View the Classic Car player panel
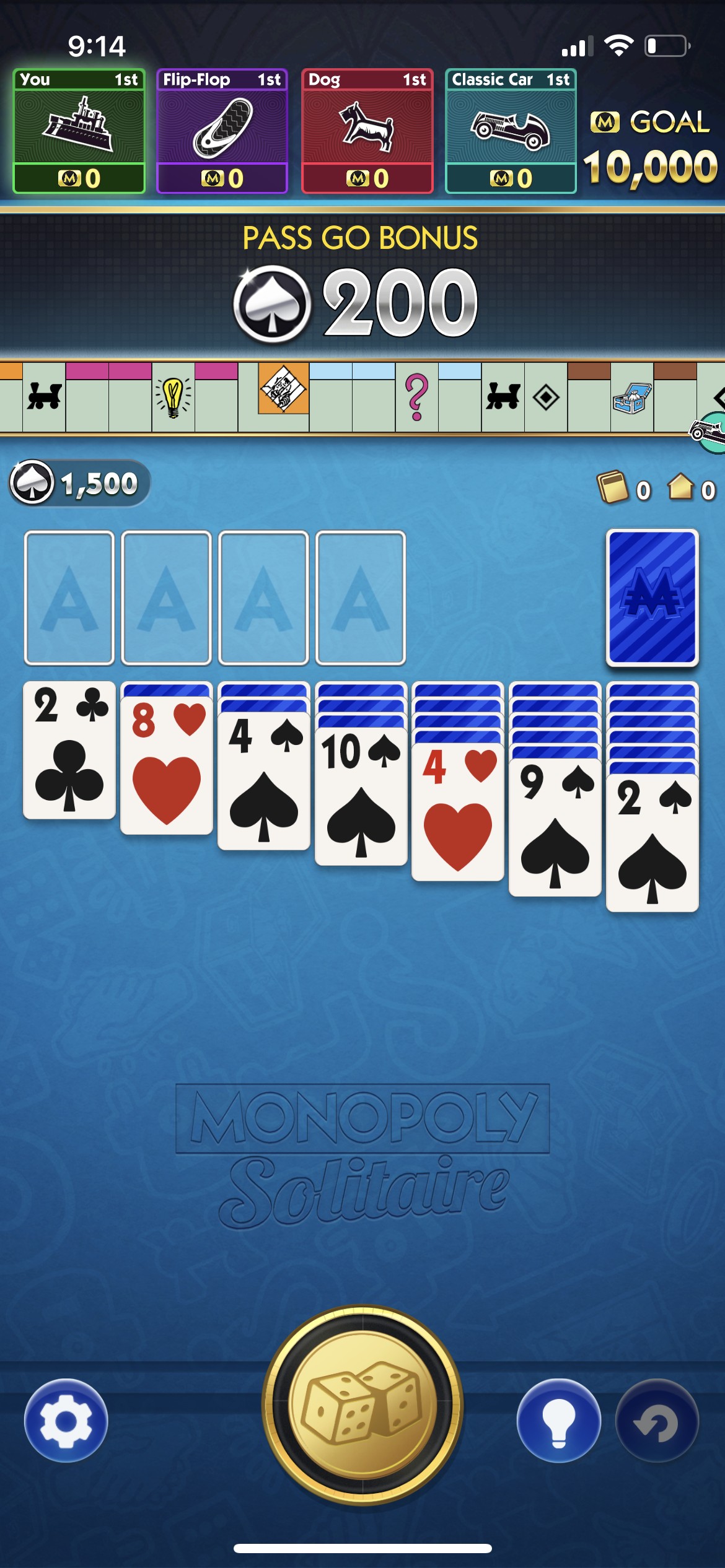Screen dimensions: 725x1568 coord(511,131)
